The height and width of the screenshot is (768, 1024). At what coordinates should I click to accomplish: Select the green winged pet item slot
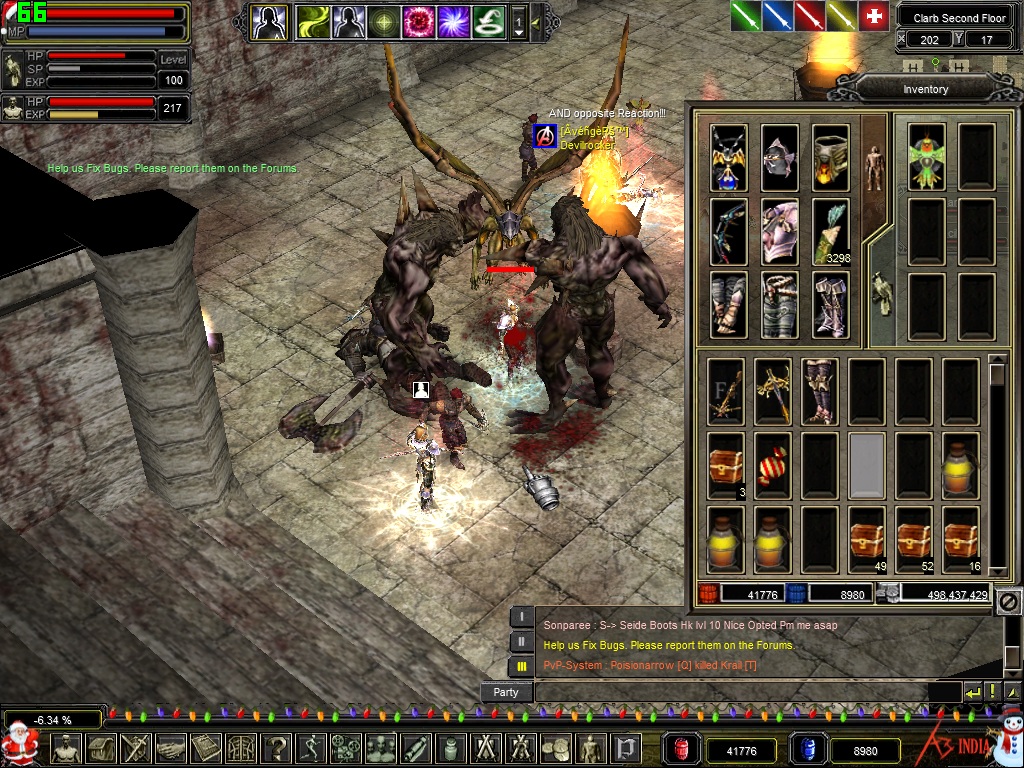click(927, 158)
